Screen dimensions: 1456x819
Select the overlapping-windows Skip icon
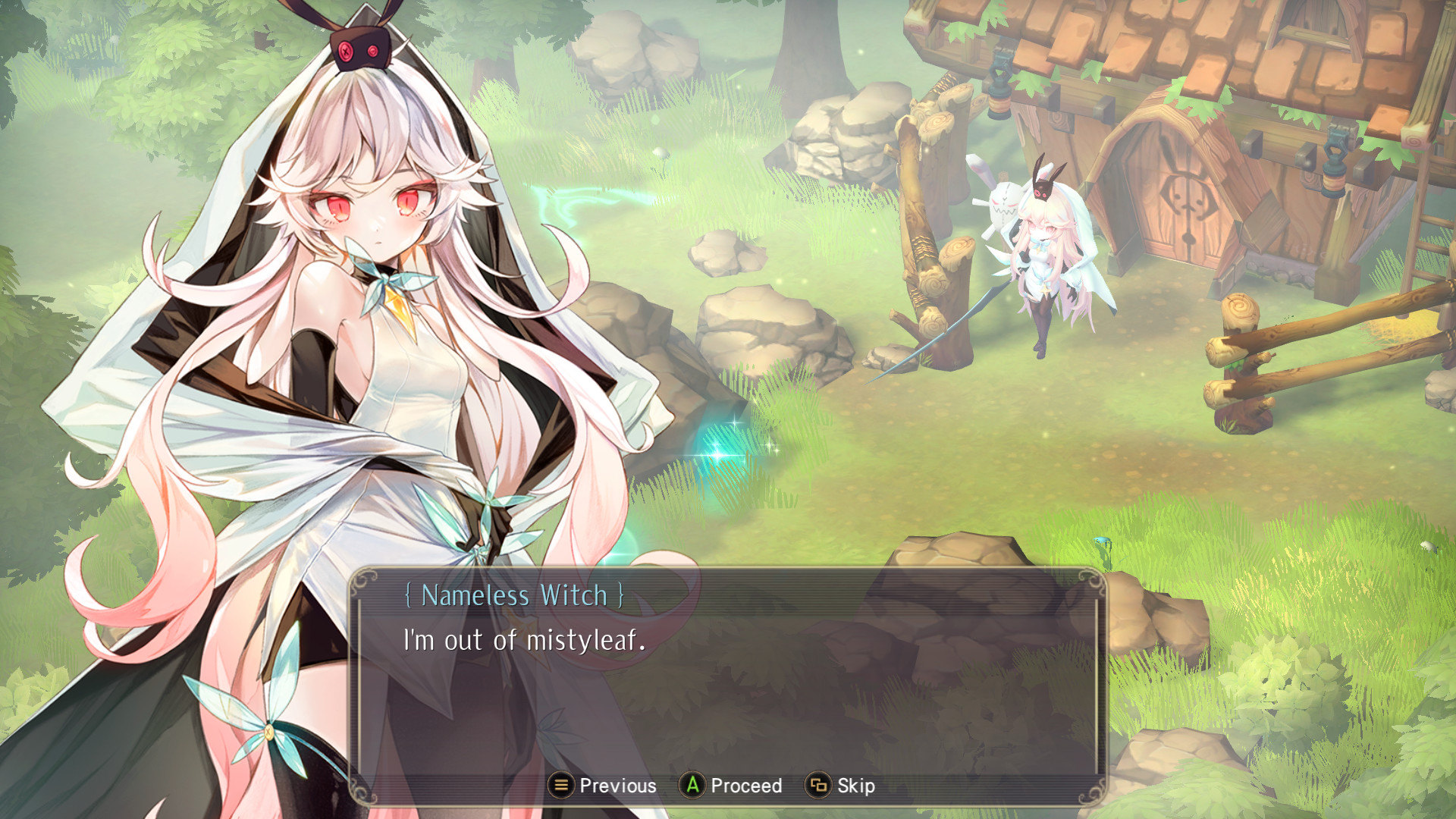(821, 786)
